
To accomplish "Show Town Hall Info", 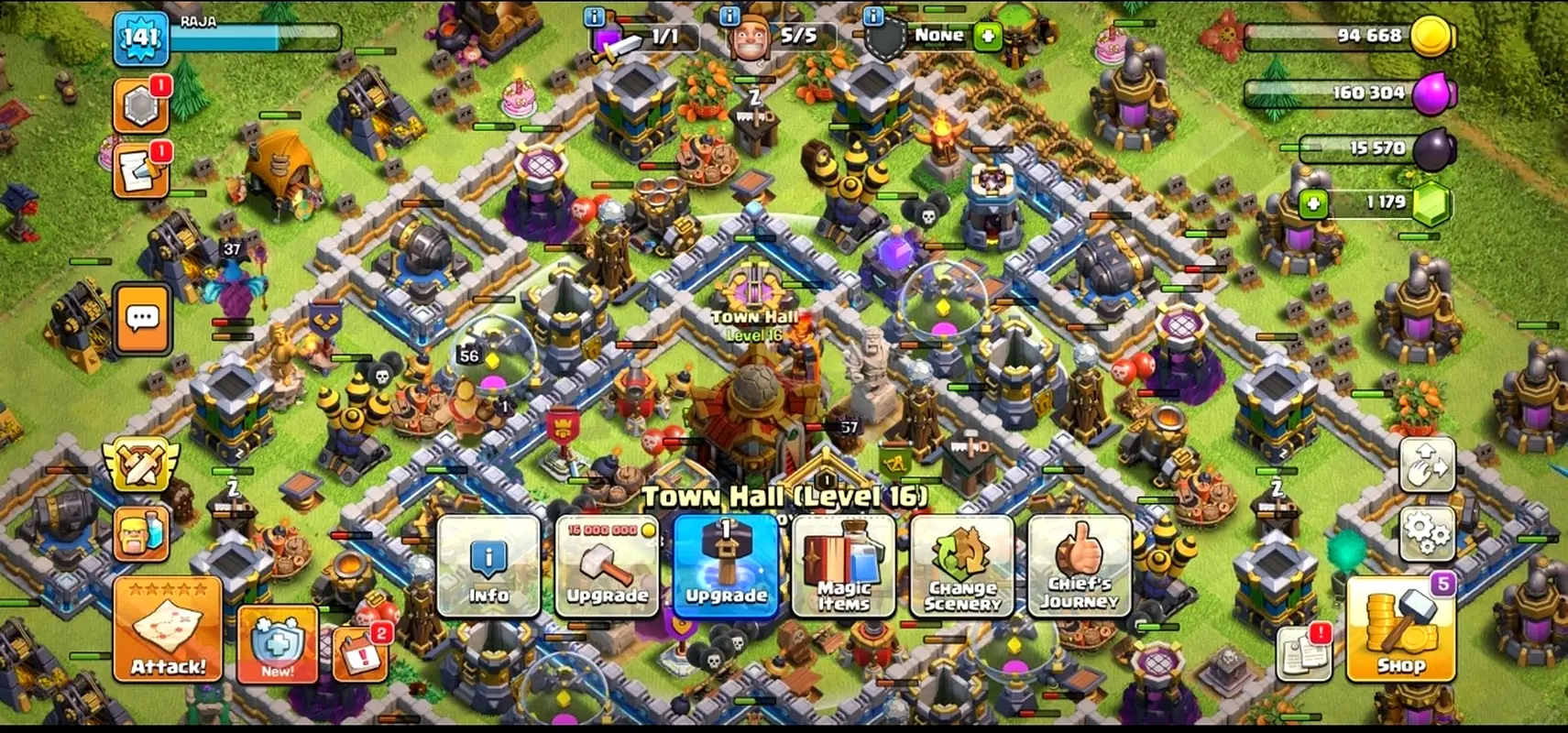I will point(488,565).
